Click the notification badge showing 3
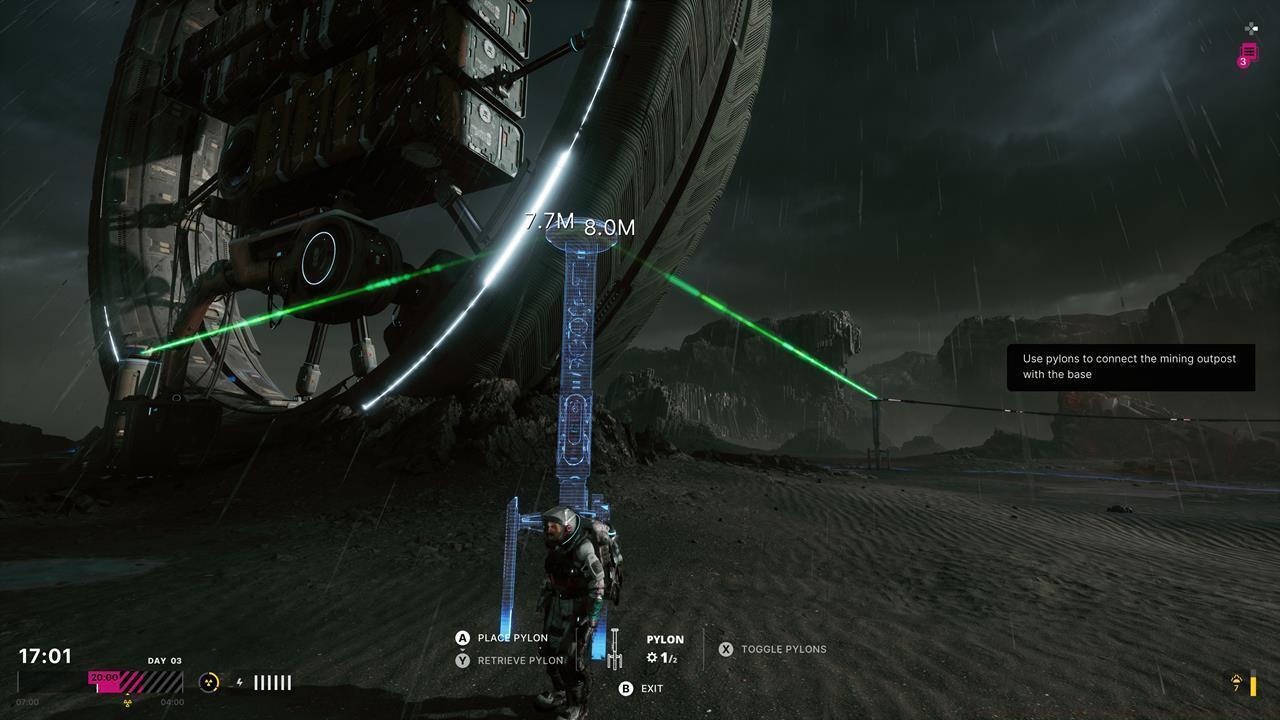 pos(1242,62)
